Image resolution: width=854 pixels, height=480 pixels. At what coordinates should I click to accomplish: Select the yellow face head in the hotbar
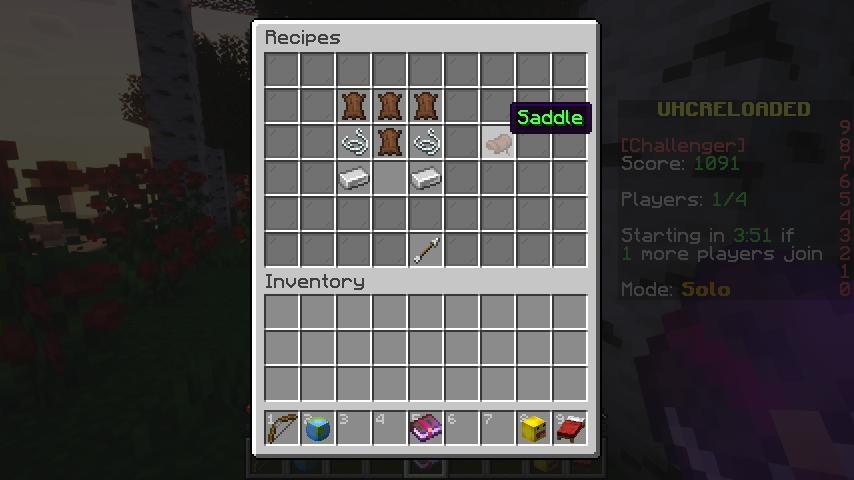pyautogui.click(x=534, y=428)
